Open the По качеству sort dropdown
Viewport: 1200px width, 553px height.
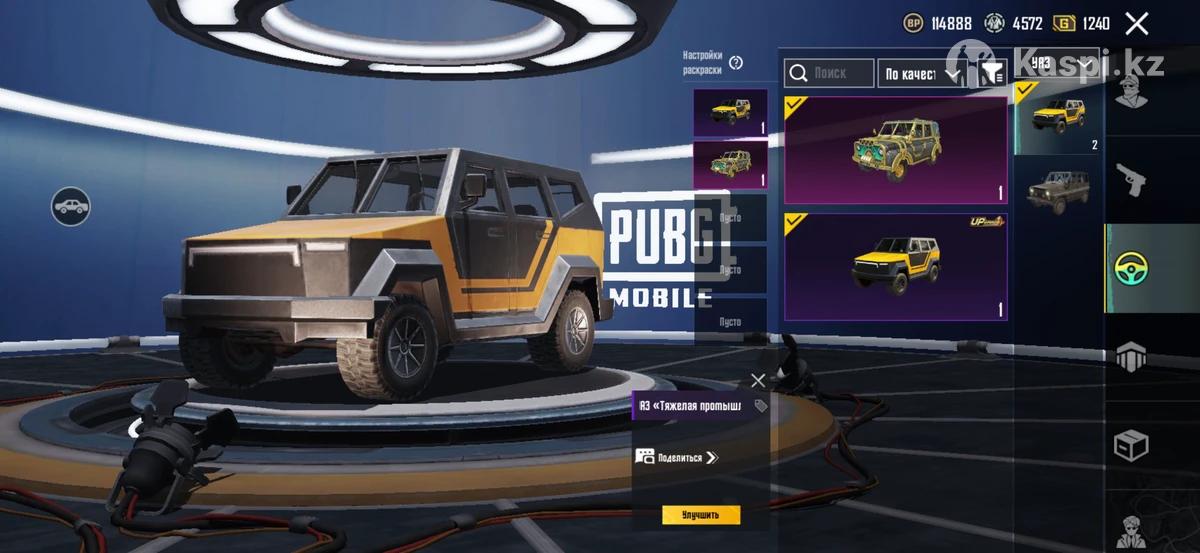pyautogui.click(x=921, y=73)
